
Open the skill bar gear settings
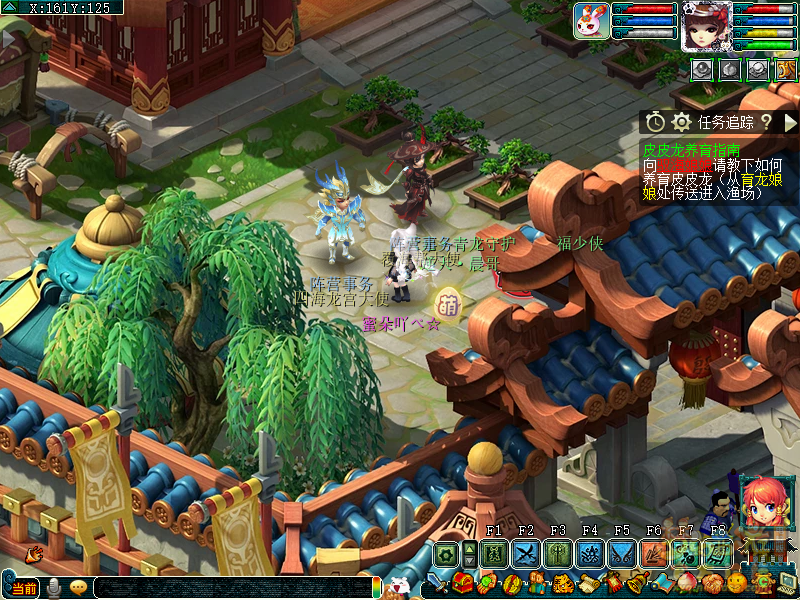coord(446,554)
